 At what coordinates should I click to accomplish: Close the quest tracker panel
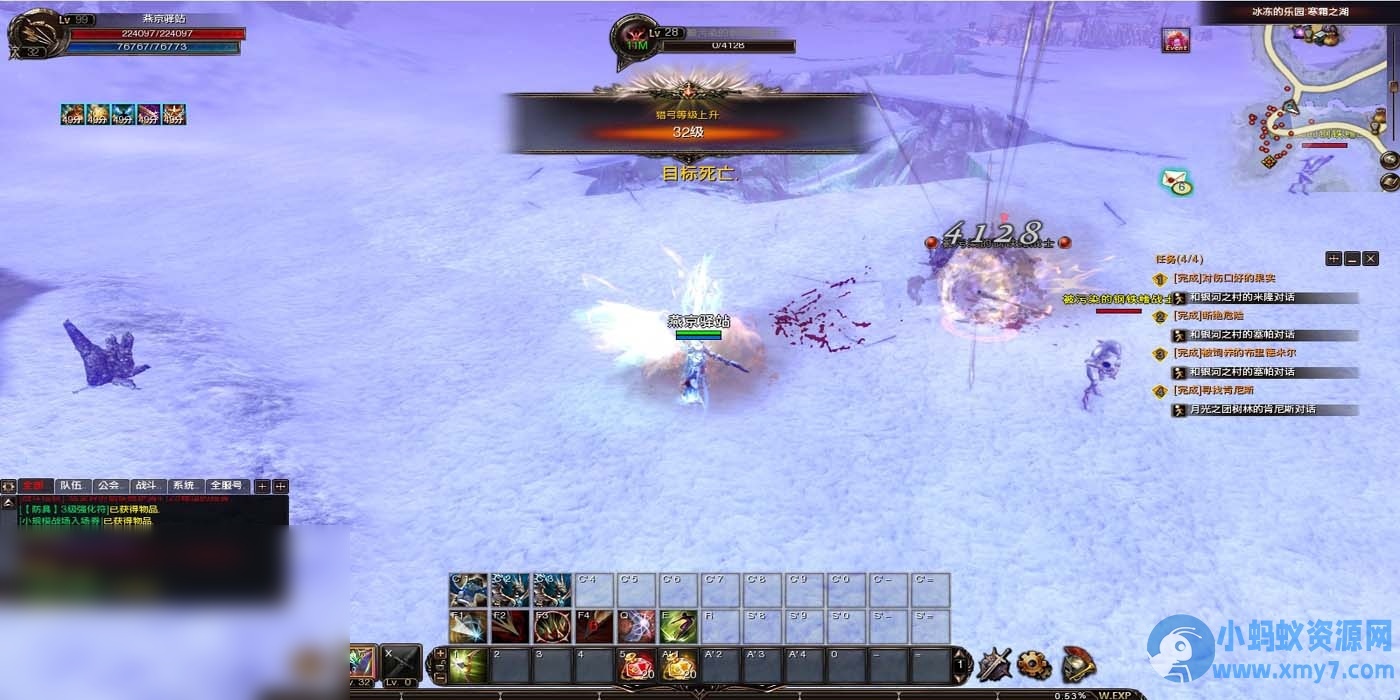(1370, 259)
